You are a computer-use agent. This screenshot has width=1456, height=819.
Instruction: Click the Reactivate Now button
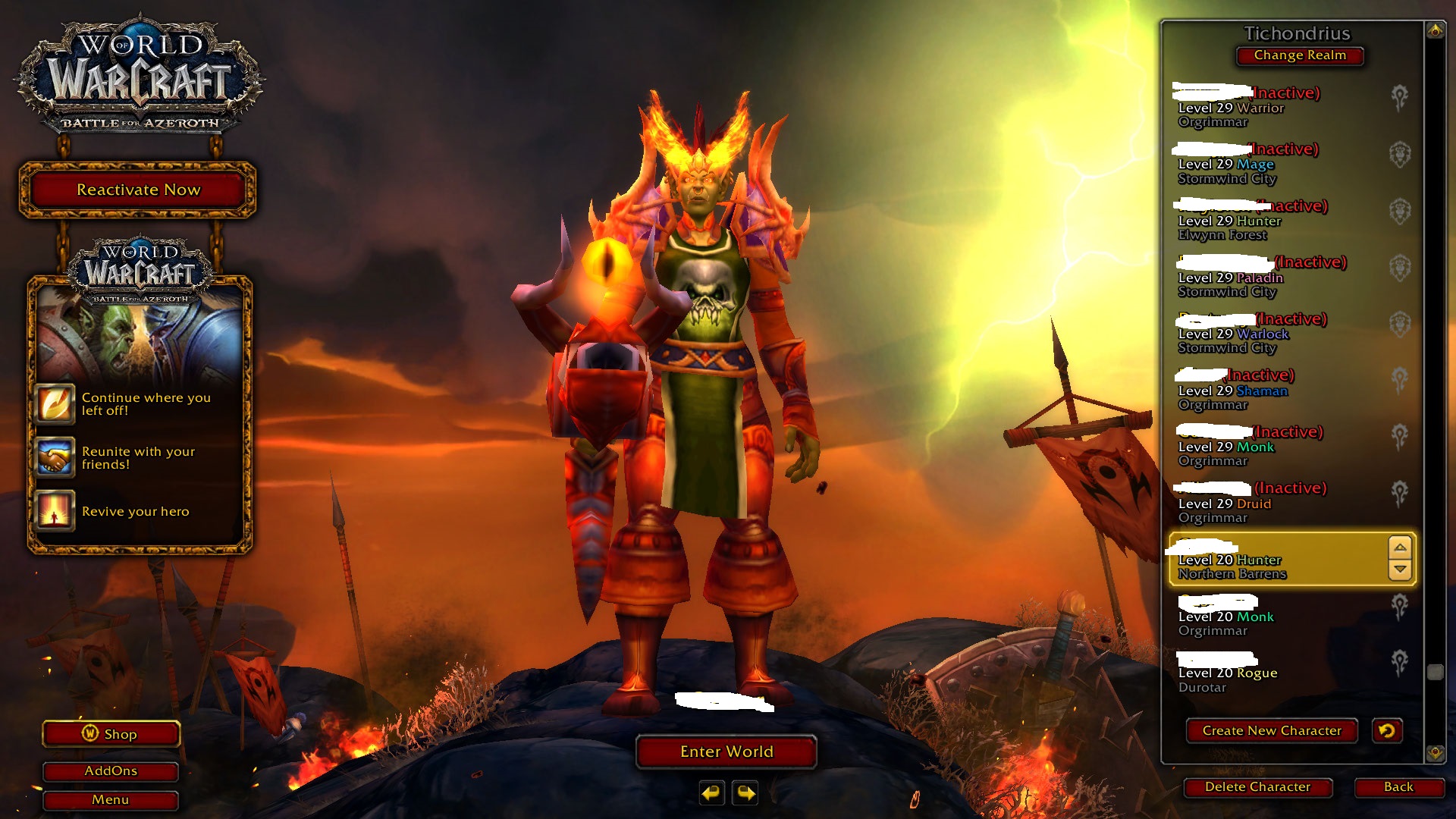[x=138, y=190]
